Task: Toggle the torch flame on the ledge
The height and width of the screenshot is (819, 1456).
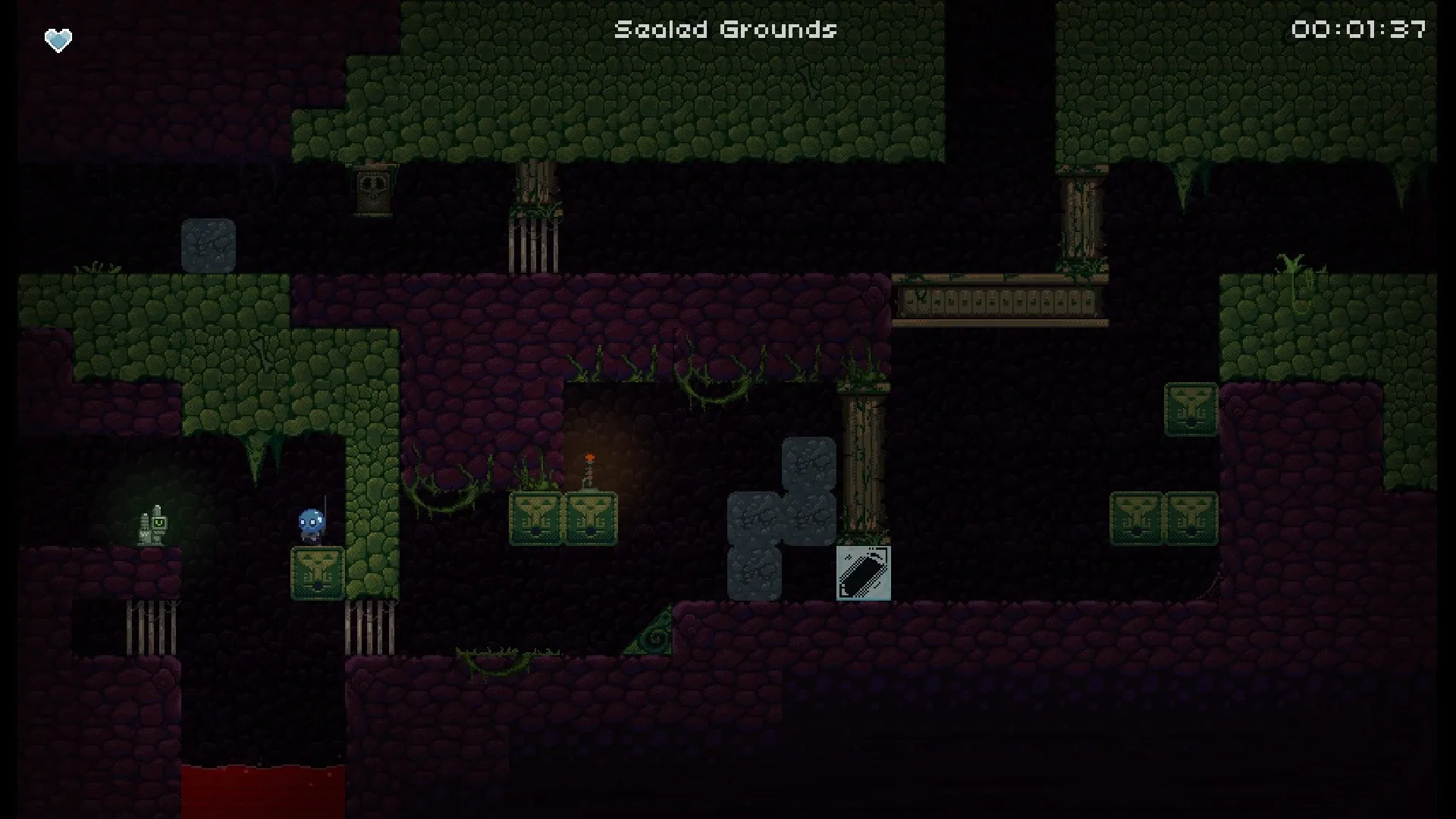Action: [588, 455]
